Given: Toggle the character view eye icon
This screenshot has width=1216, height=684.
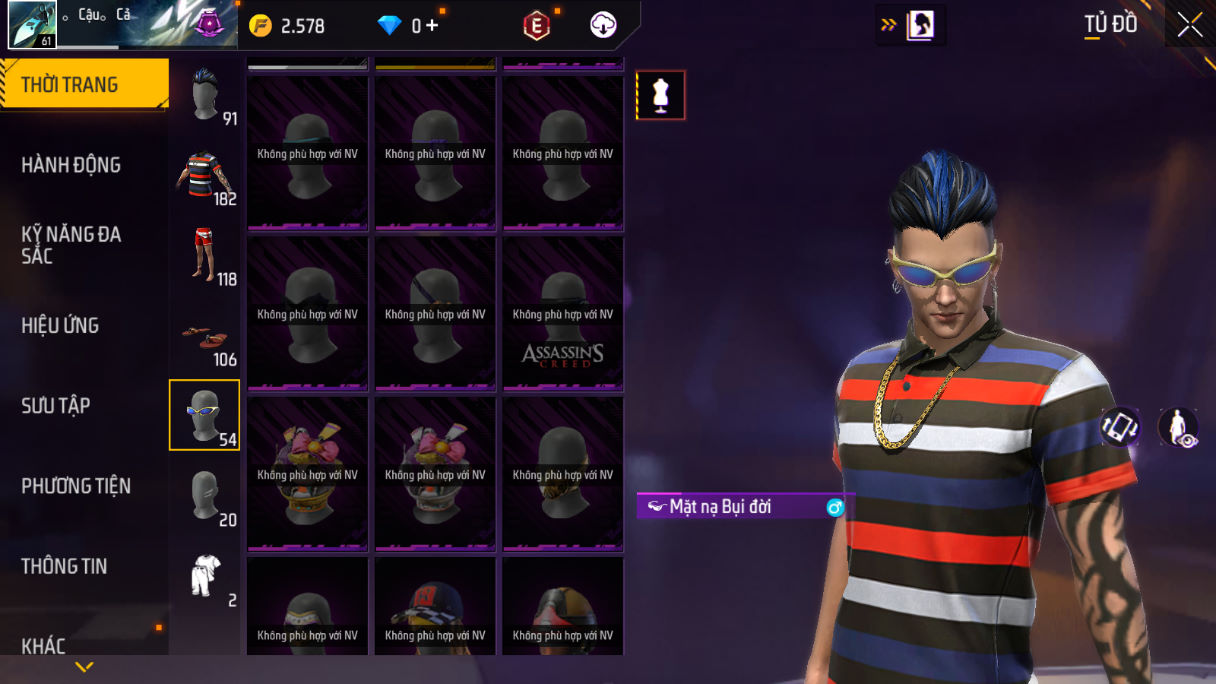Looking at the screenshot, I should pos(1178,427).
